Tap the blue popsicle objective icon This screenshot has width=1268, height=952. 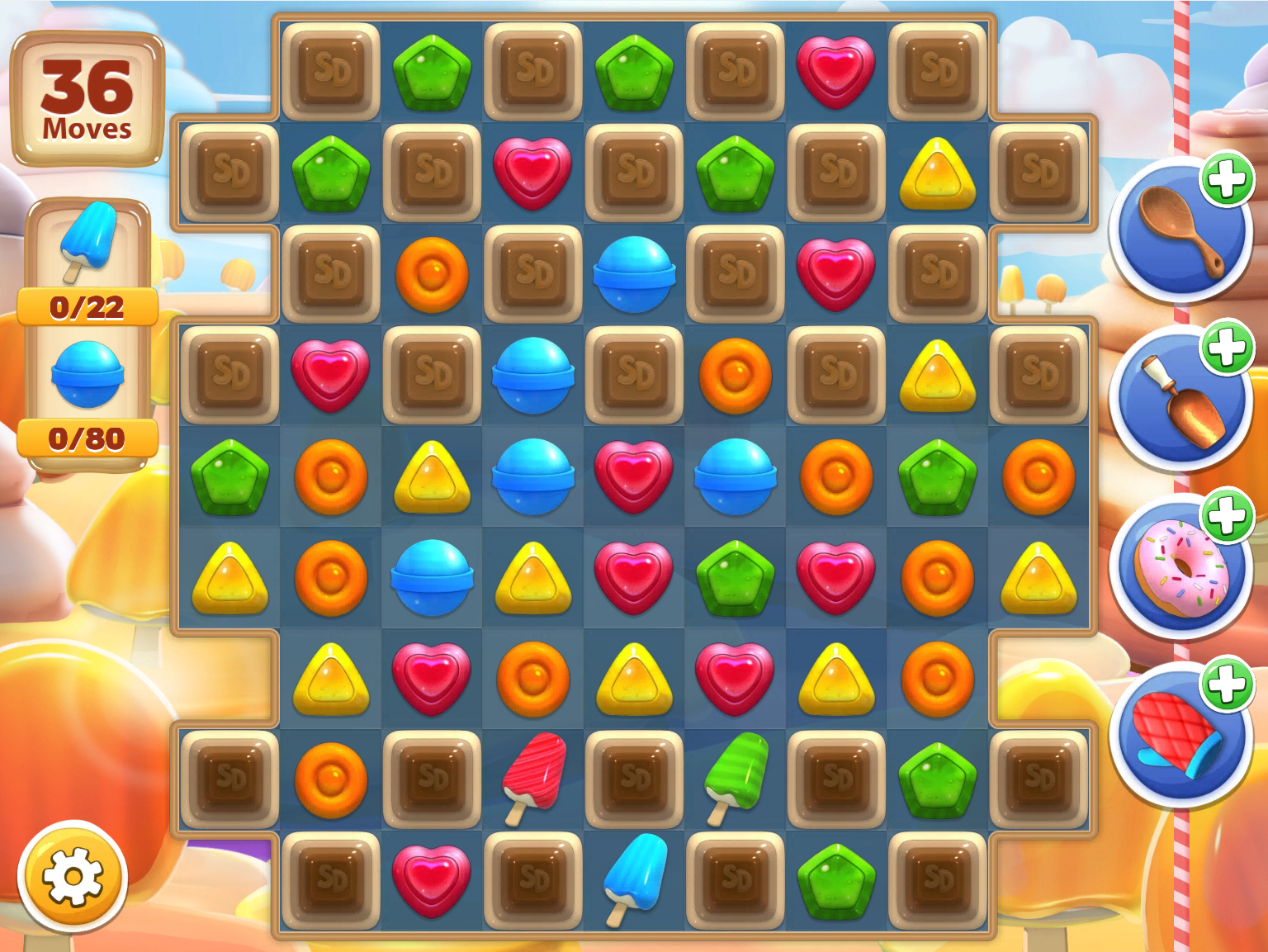91,244
